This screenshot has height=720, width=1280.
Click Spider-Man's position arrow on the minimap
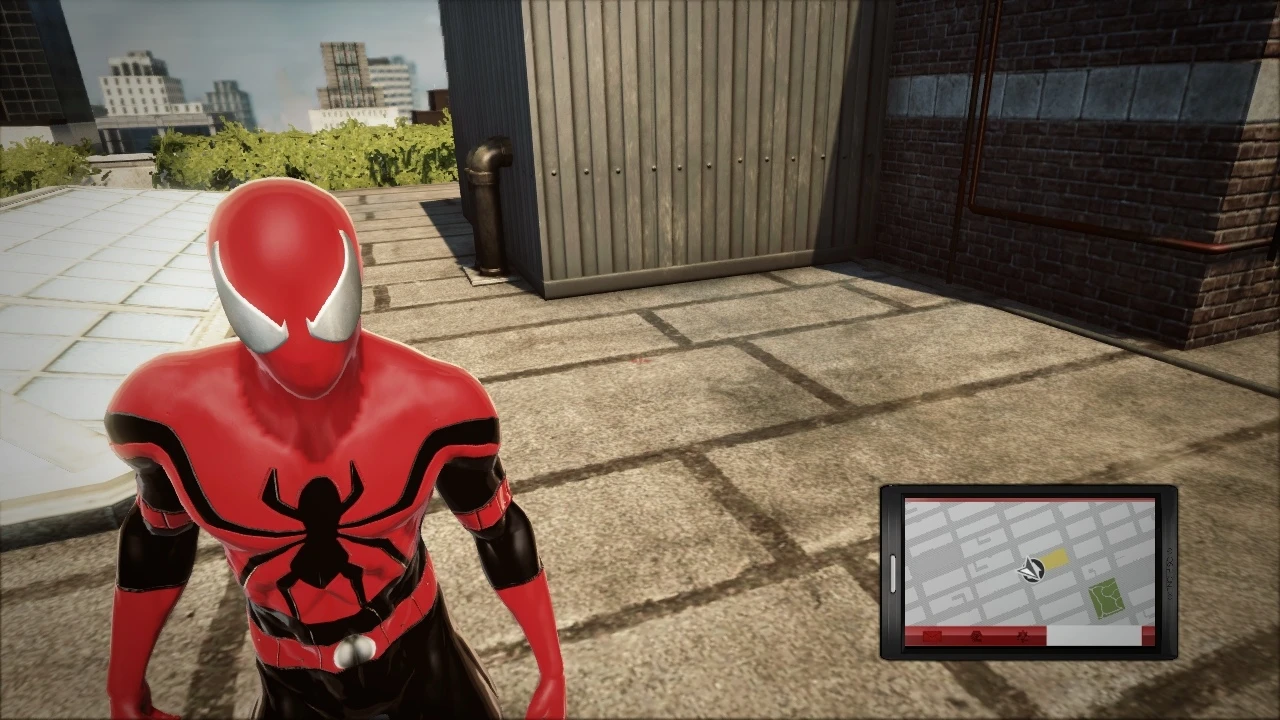(1031, 570)
